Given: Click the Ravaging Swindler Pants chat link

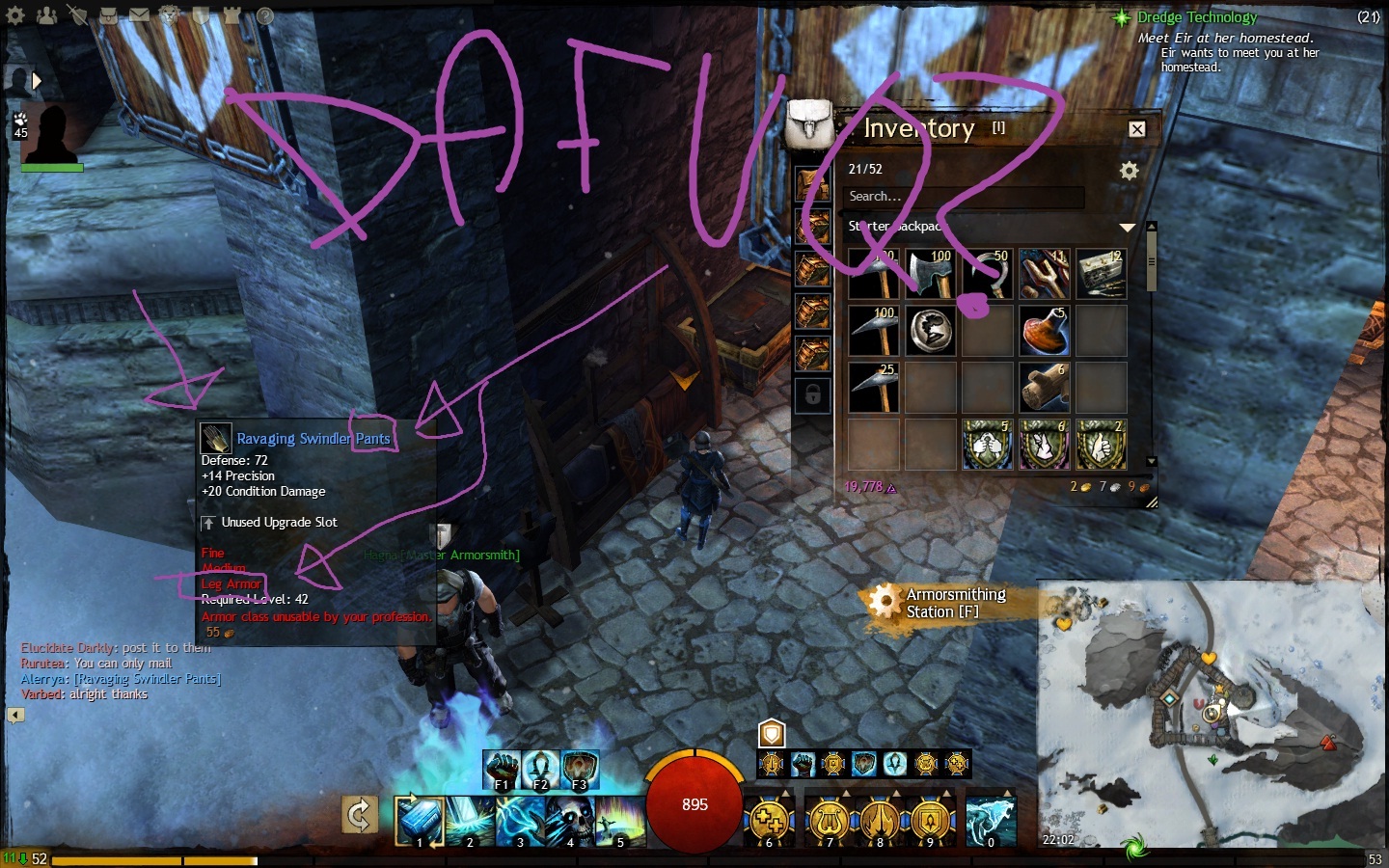Looking at the screenshot, I should pyautogui.click(x=148, y=679).
